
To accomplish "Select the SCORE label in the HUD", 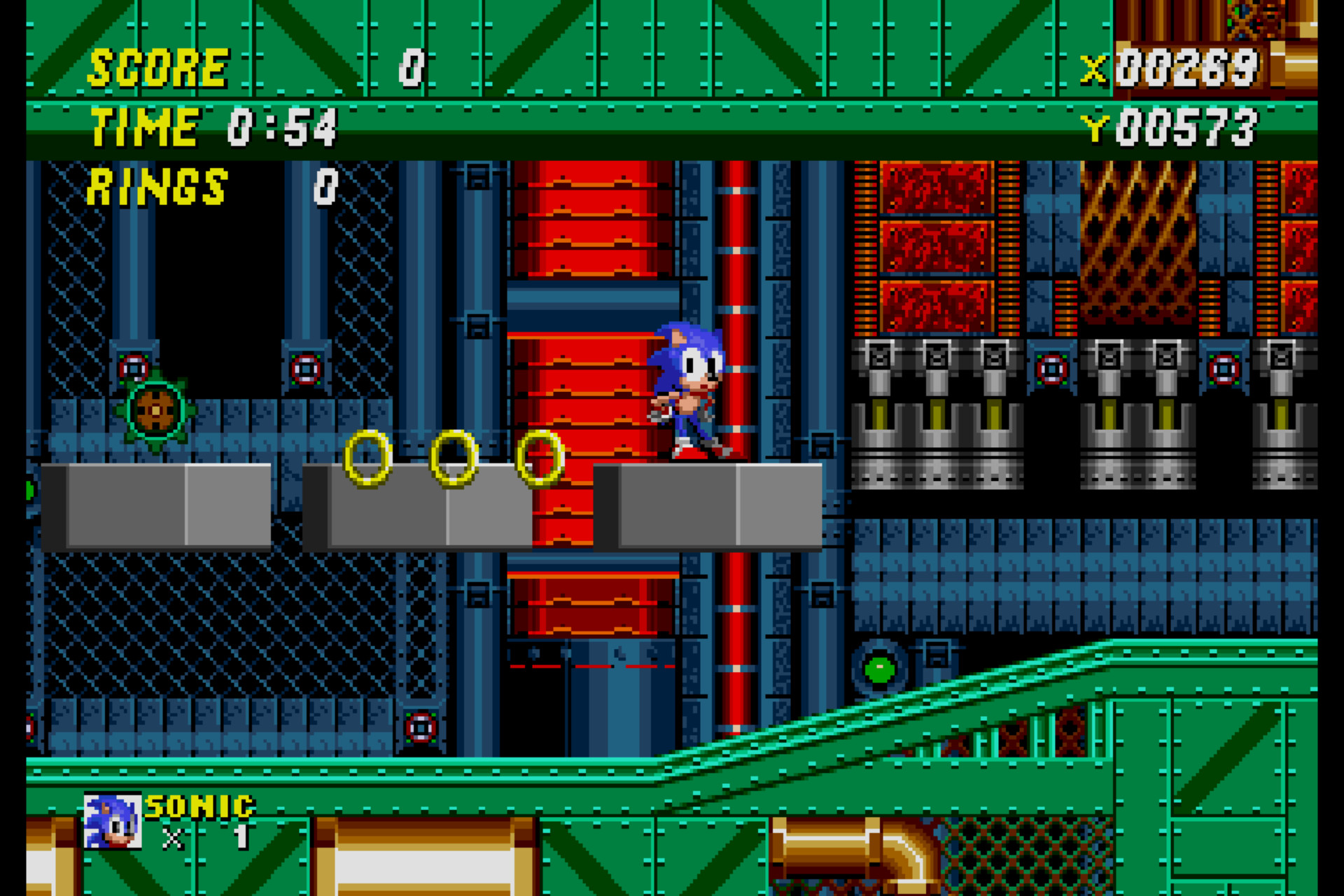I will tap(157, 66).
